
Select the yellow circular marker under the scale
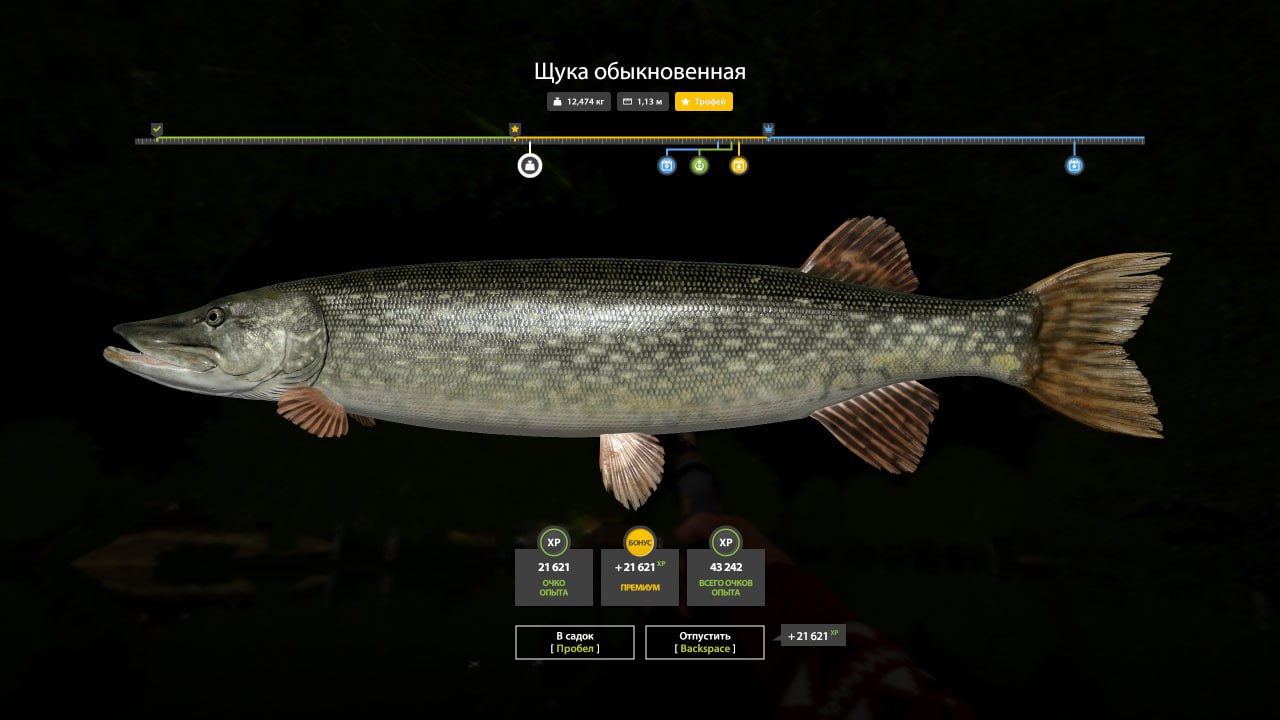point(739,165)
